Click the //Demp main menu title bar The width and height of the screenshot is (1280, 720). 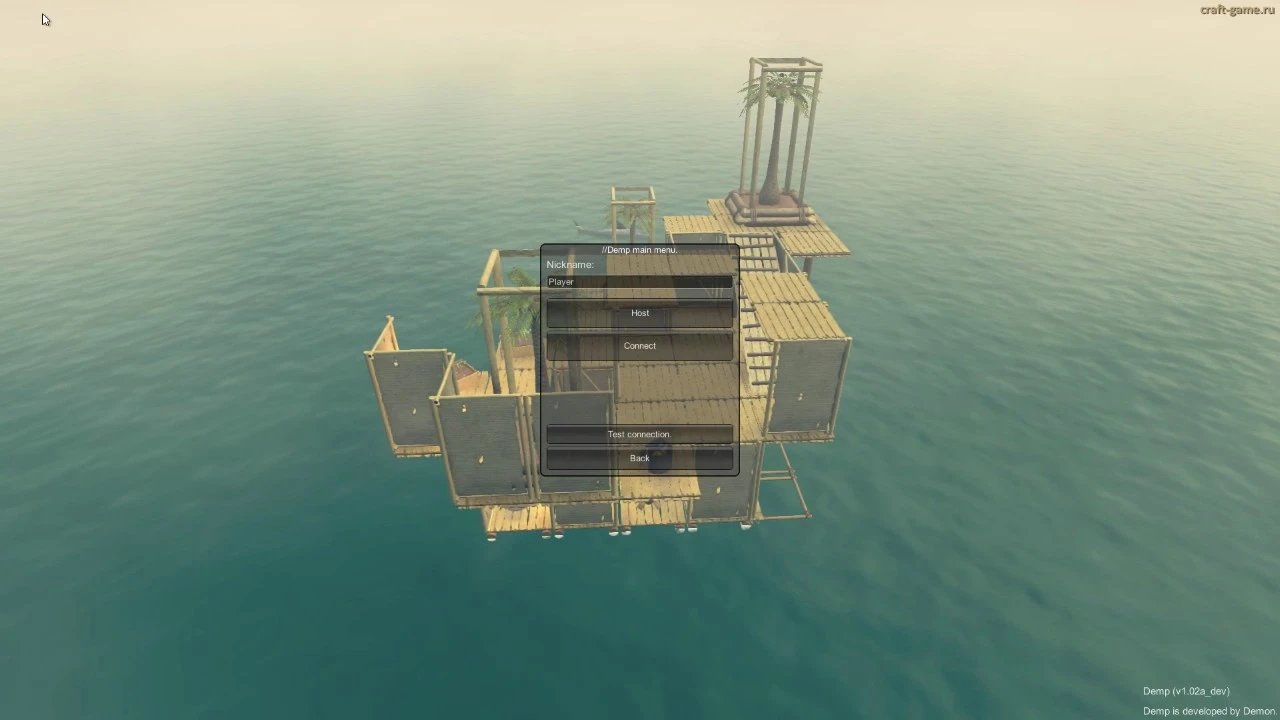tap(639, 249)
